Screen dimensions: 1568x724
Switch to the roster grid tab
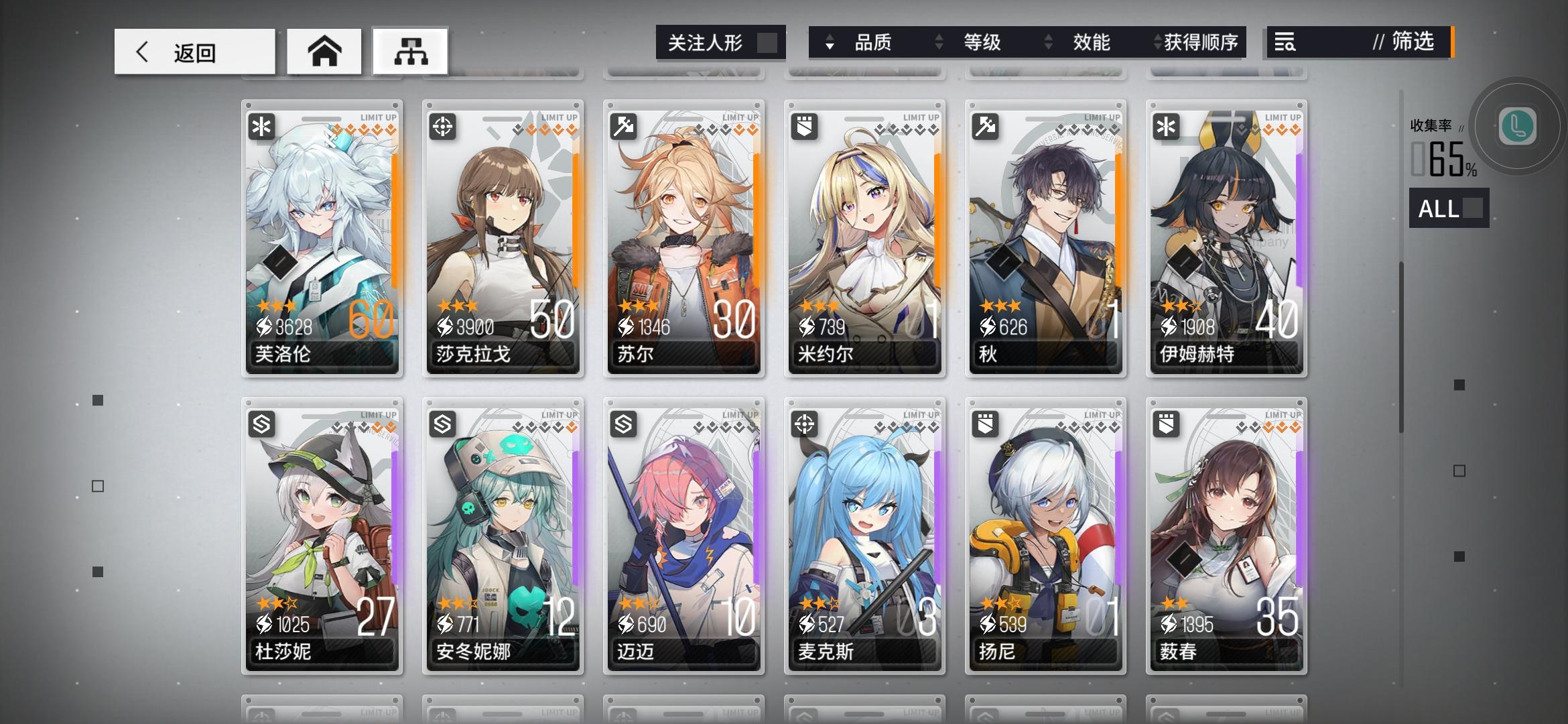pyautogui.click(x=409, y=51)
